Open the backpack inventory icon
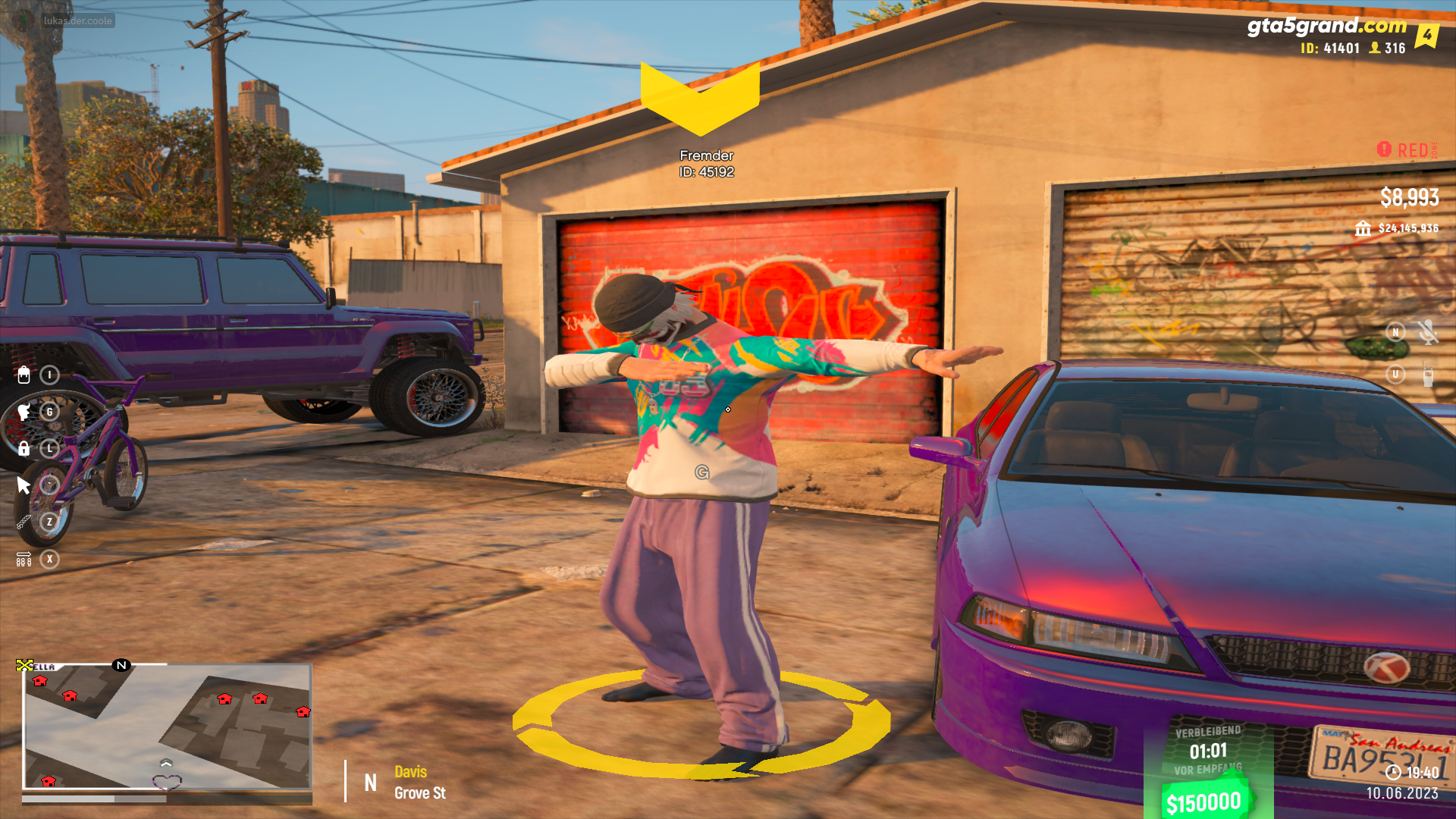The width and height of the screenshot is (1456, 819). pos(24,375)
